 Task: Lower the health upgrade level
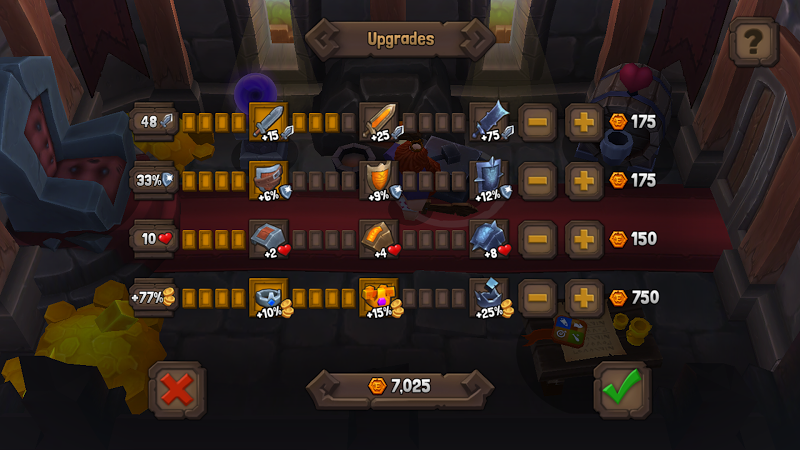537,239
